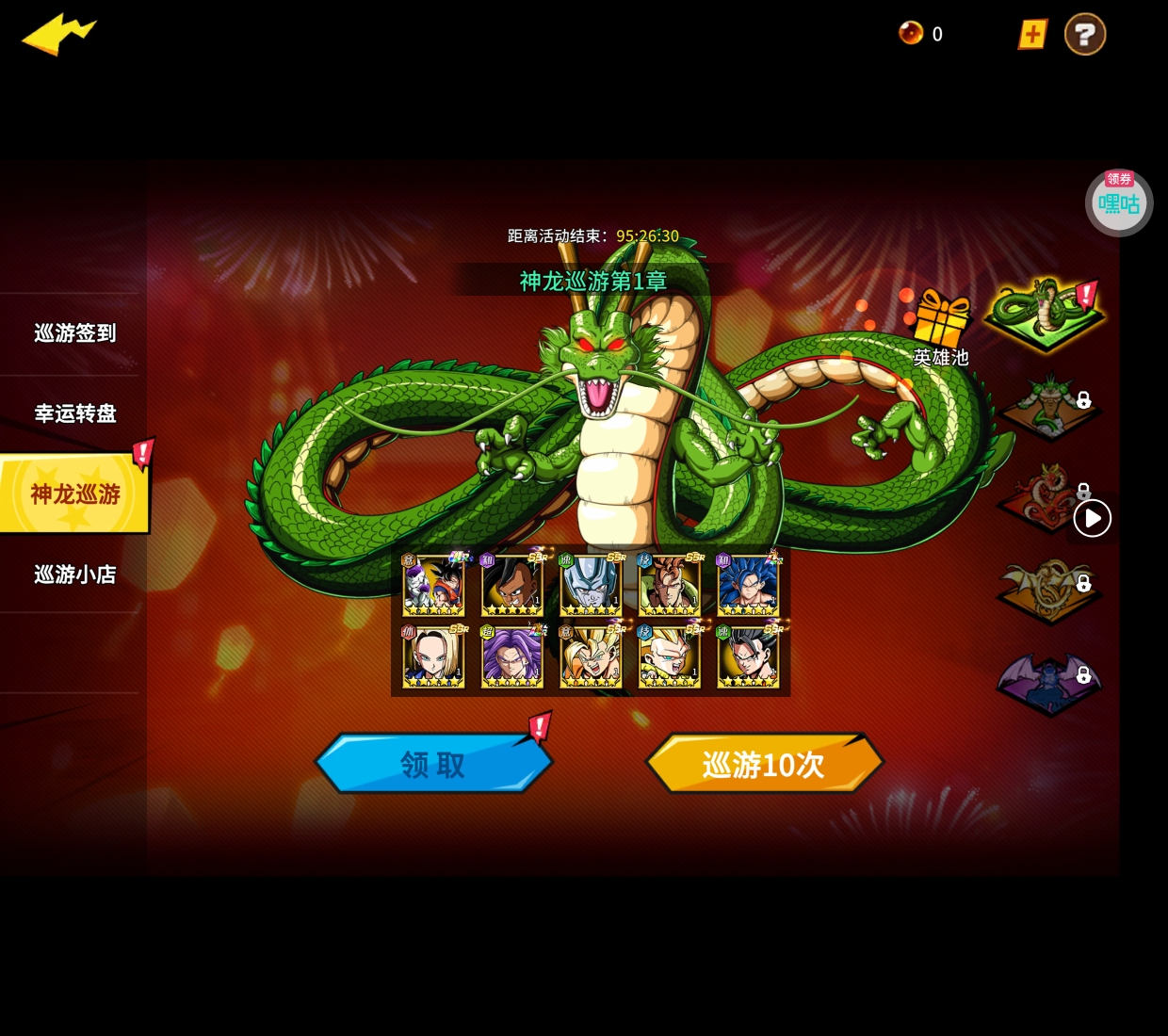
Task: Select the locked purple winged dragon tile
Action: click(x=1047, y=680)
